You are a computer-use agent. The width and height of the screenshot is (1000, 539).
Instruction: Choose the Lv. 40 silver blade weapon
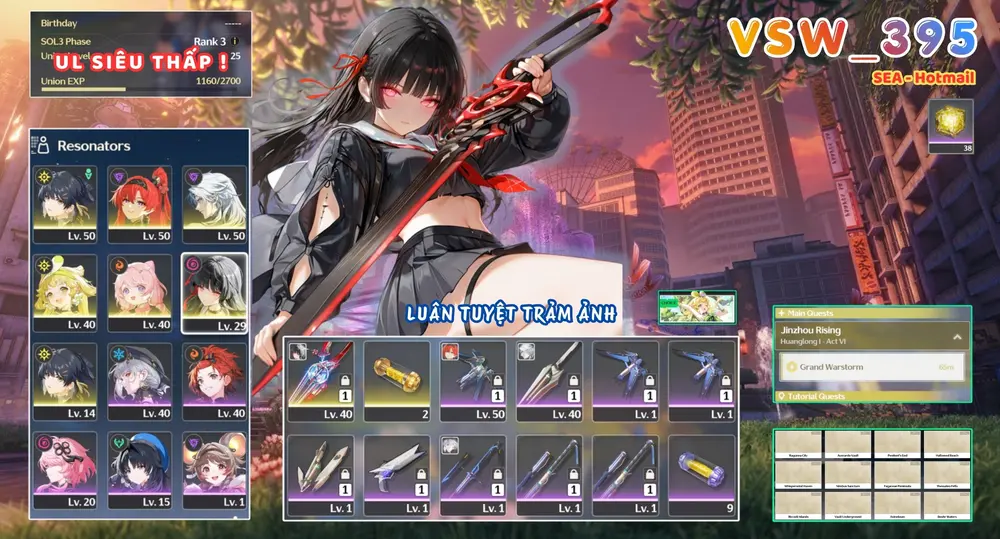click(x=549, y=382)
